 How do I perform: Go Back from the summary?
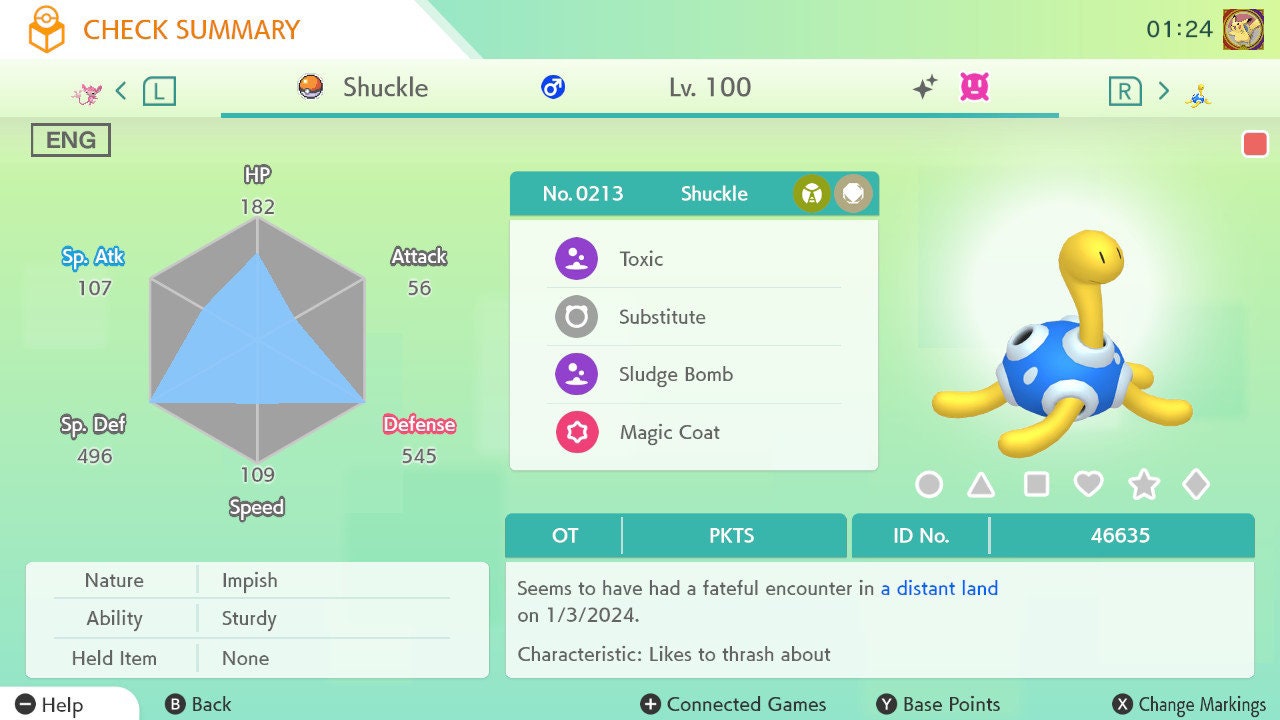(198, 704)
